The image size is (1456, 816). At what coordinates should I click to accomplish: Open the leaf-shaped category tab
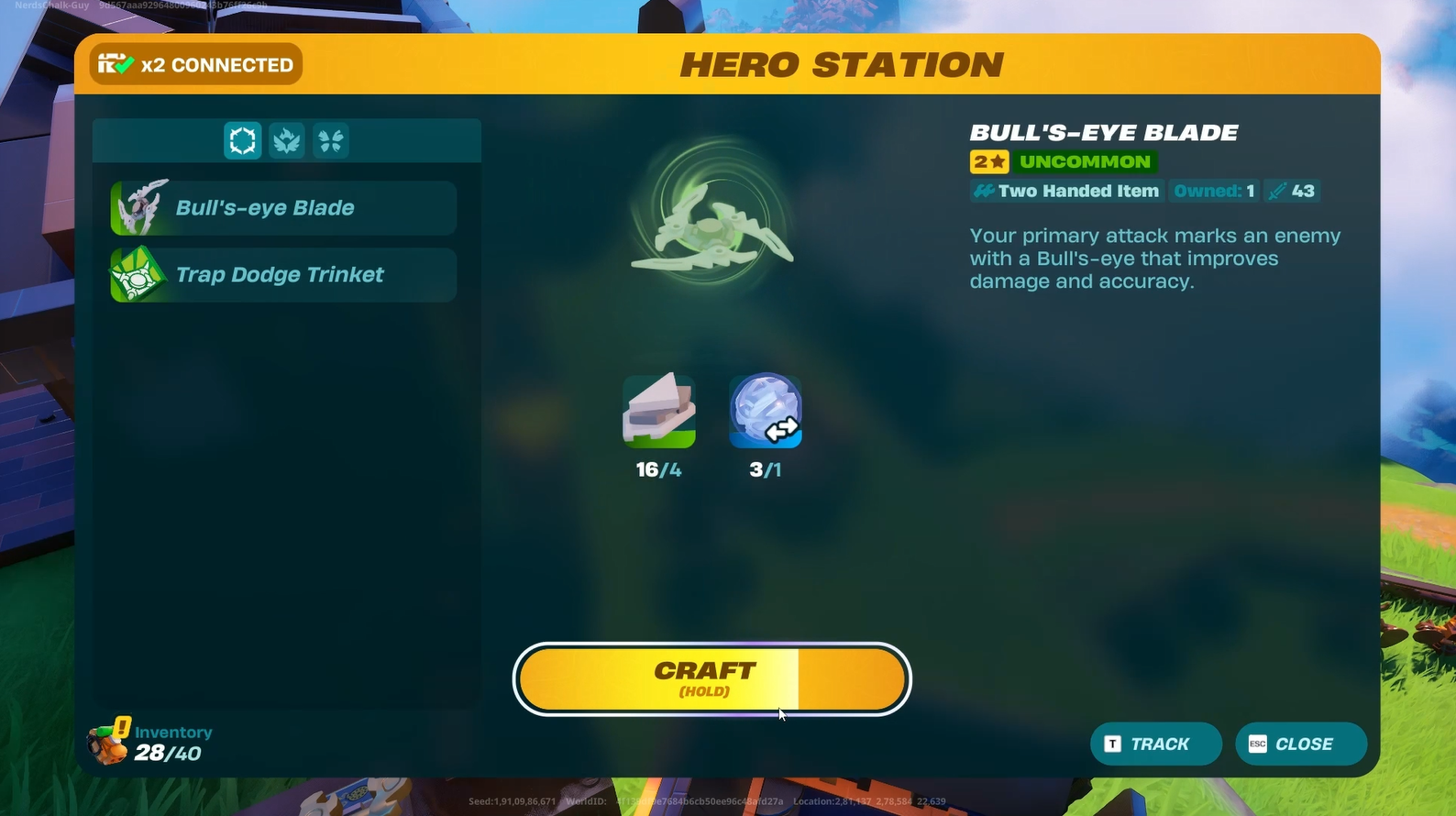[x=287, y=141]
